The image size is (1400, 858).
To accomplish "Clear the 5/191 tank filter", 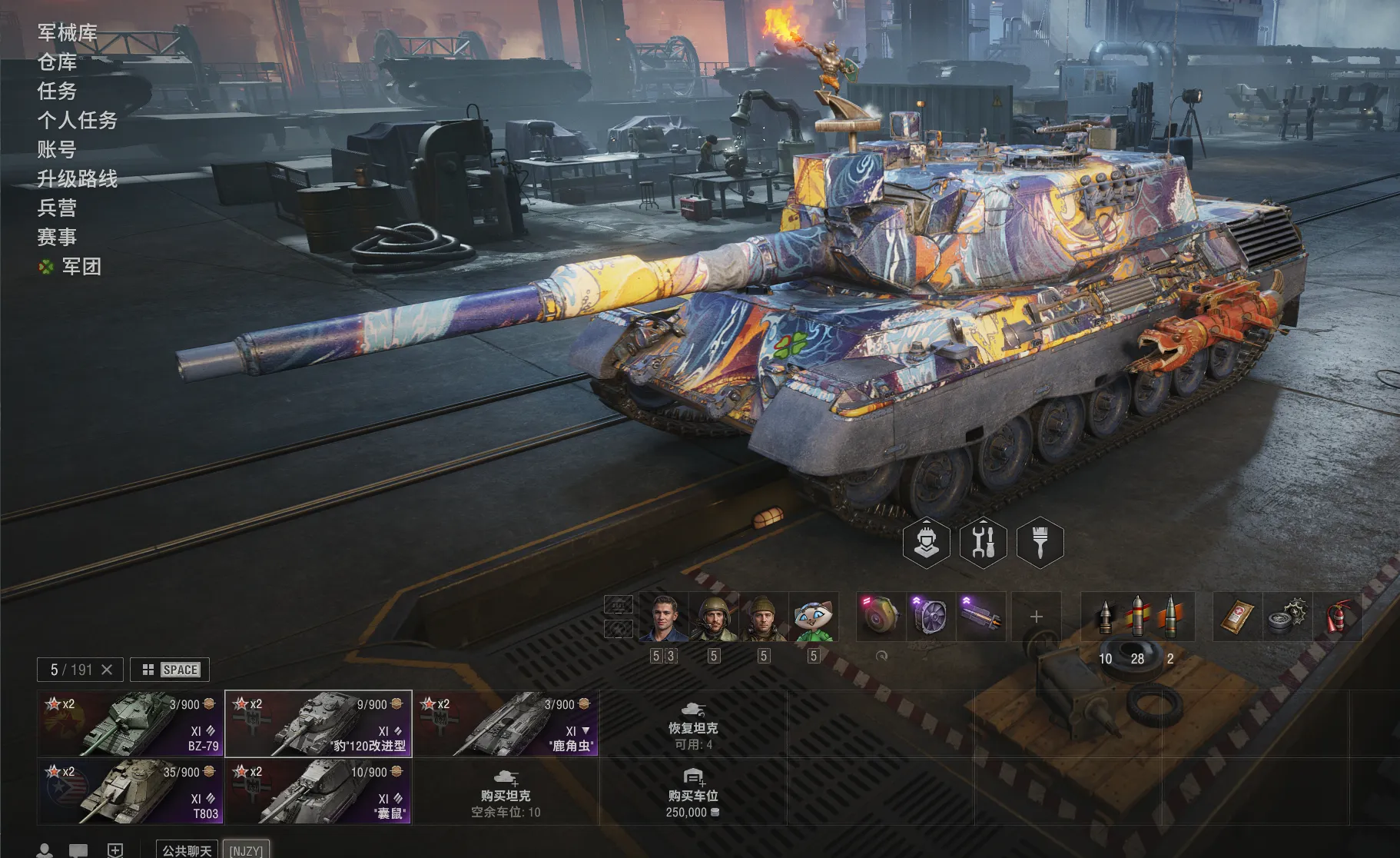I will coord(108,670).
